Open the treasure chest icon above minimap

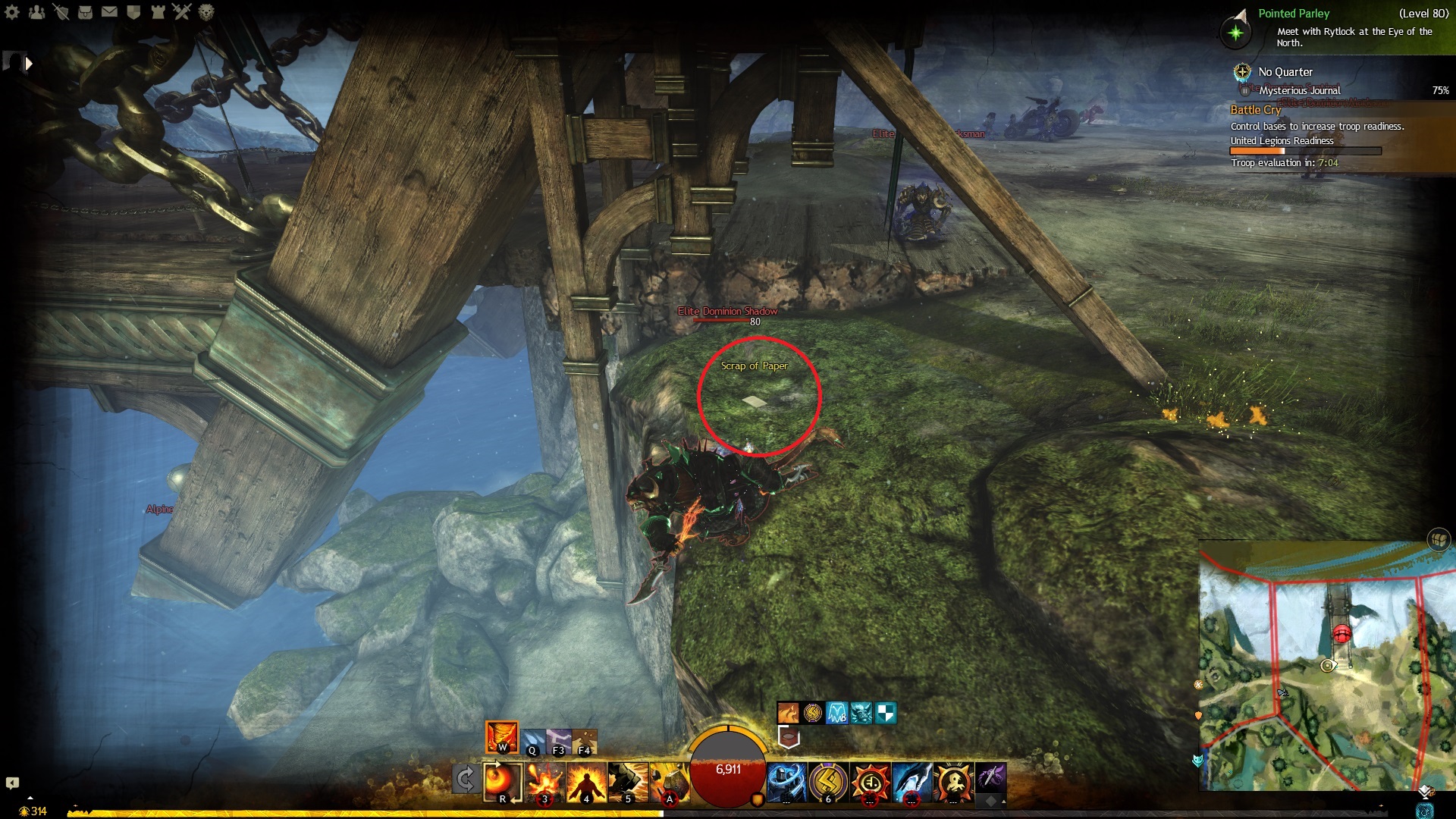[x=1438, y=539]
